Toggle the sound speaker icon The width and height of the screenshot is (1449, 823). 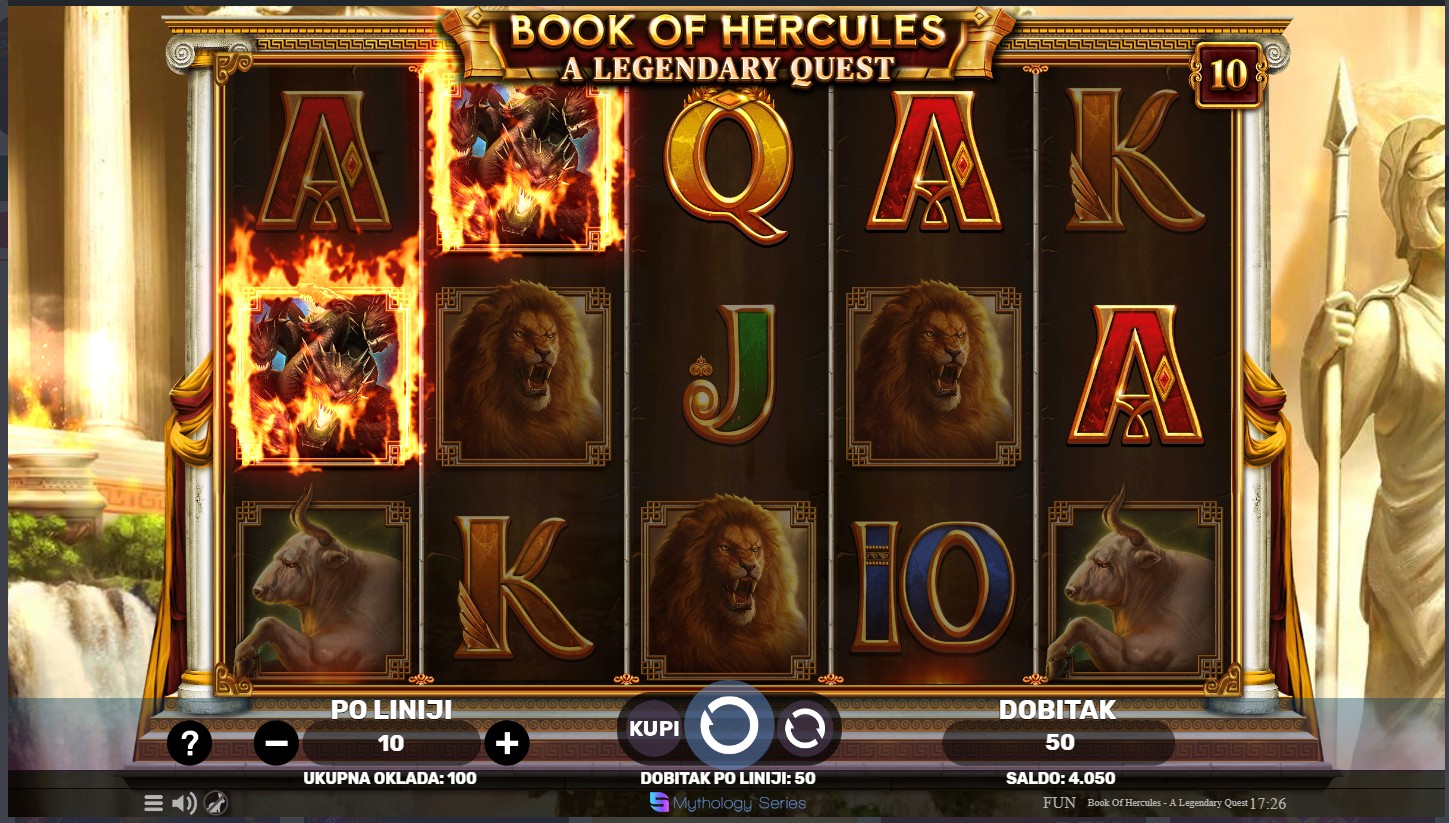184,803
